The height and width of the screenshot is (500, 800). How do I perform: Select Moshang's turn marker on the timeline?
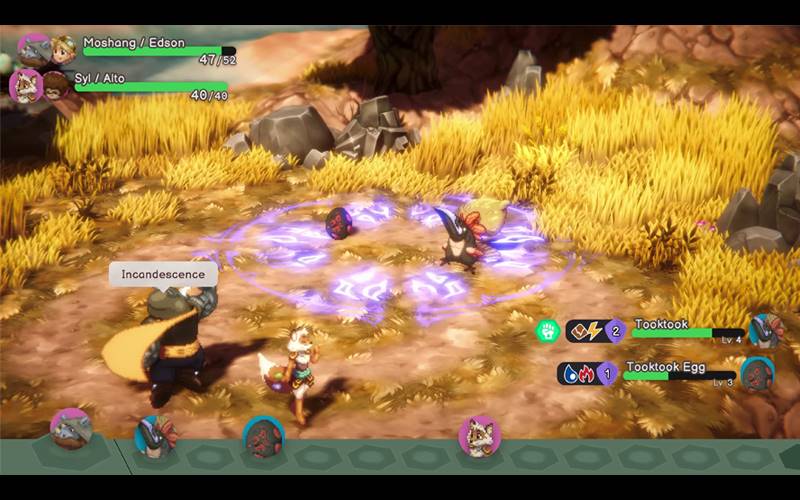click(x=71, y=428)
